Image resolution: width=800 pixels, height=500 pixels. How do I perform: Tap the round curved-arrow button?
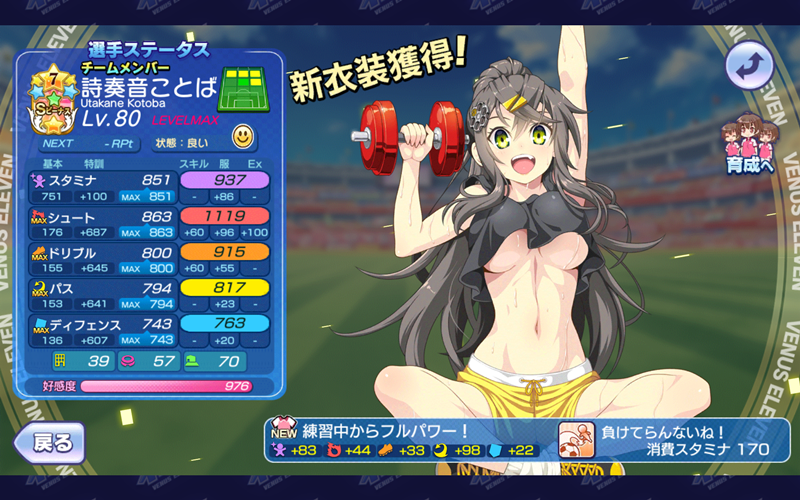coord(748,67)
